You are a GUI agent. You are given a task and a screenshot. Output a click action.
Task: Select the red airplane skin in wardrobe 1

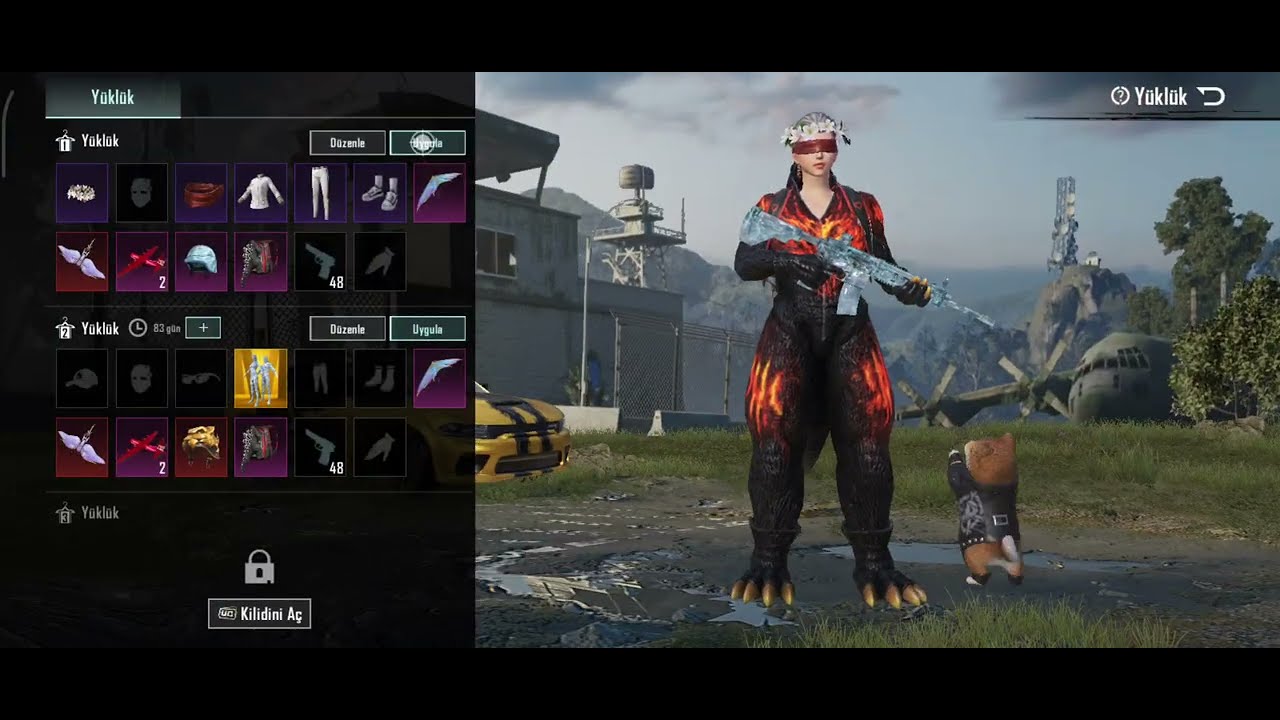(142, 262)
